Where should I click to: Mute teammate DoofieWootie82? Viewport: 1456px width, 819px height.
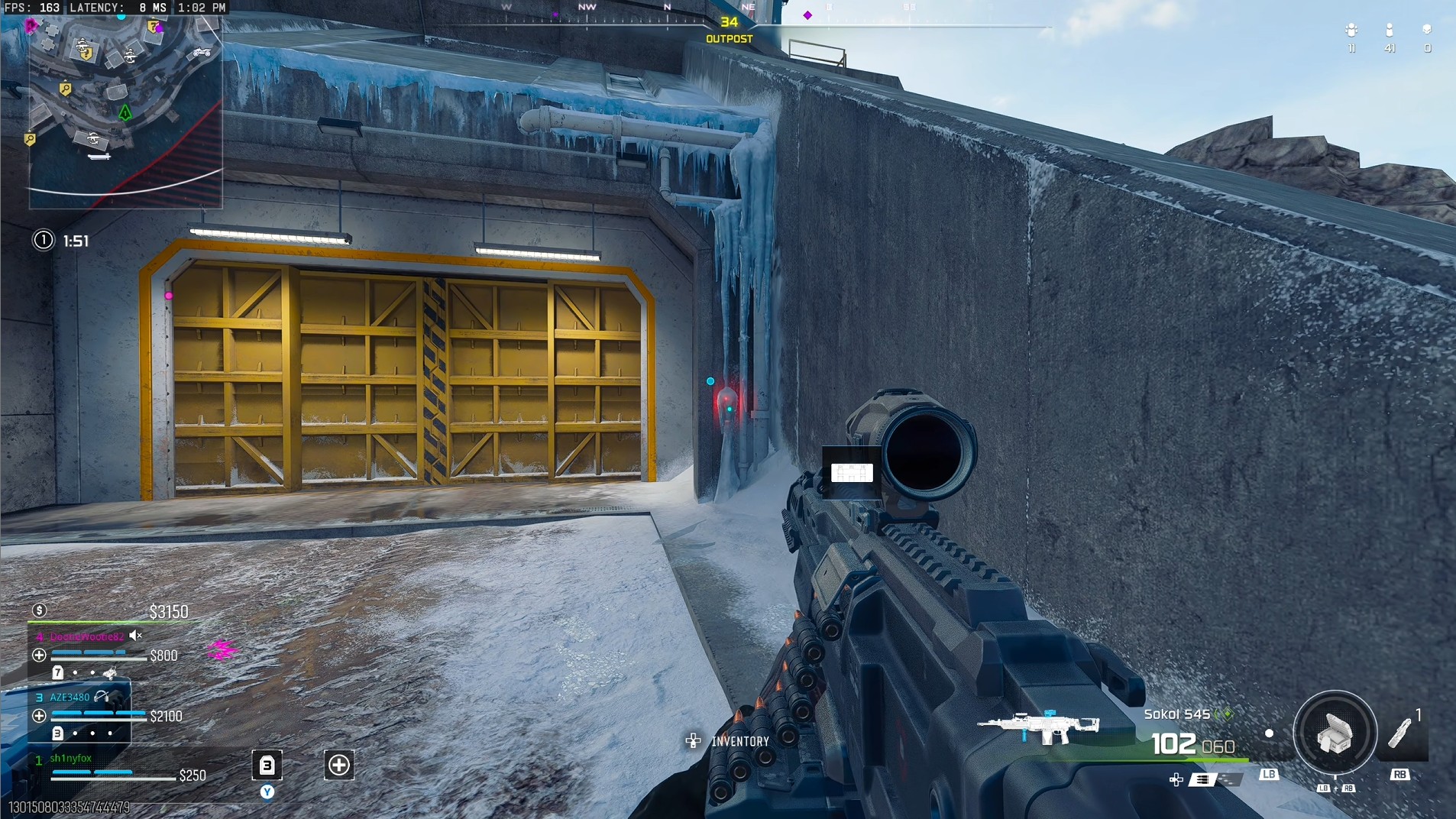pyautogui.click(x=134, y=636)
